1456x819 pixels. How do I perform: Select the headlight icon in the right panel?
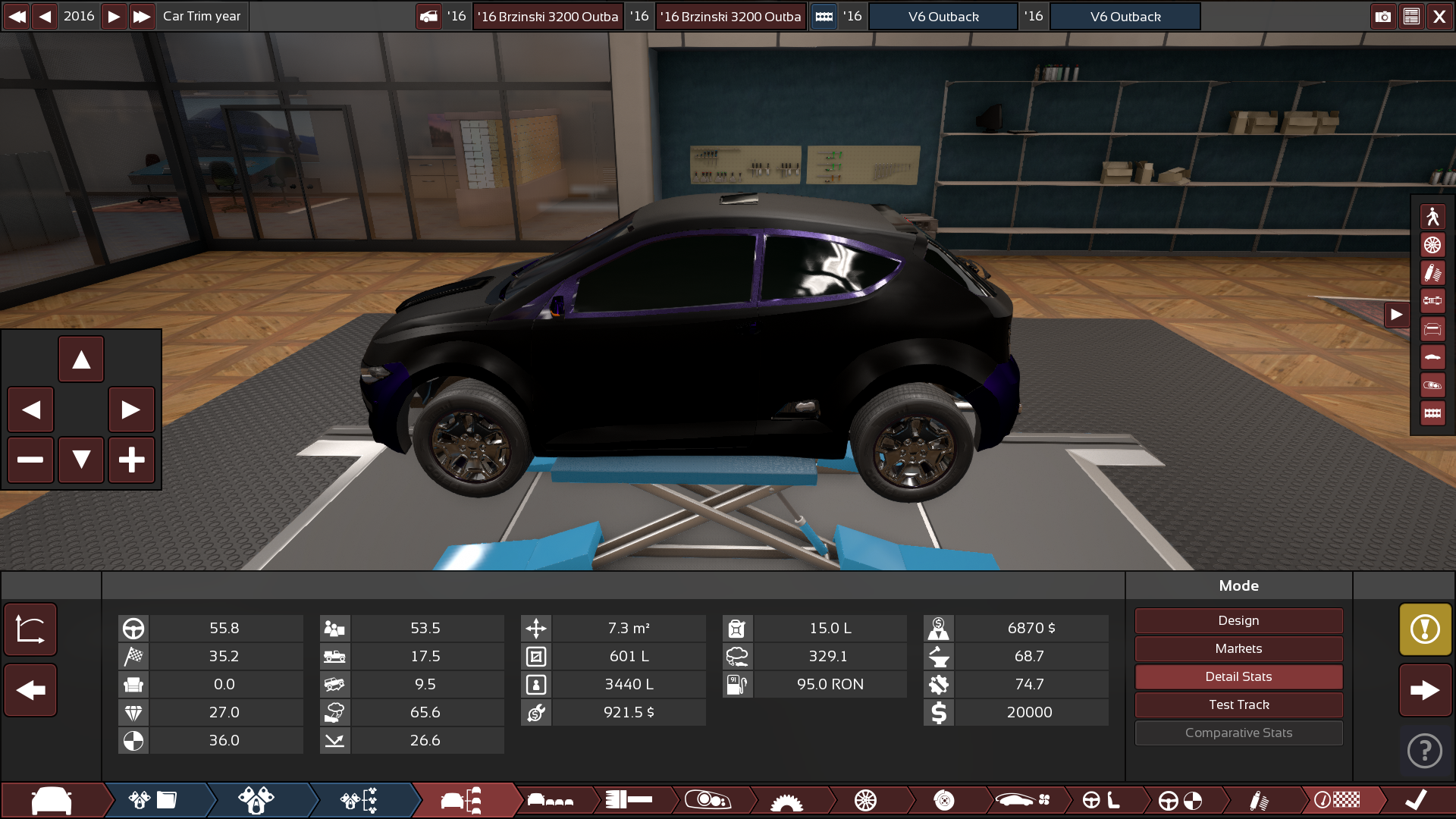tap(1432, 384)
